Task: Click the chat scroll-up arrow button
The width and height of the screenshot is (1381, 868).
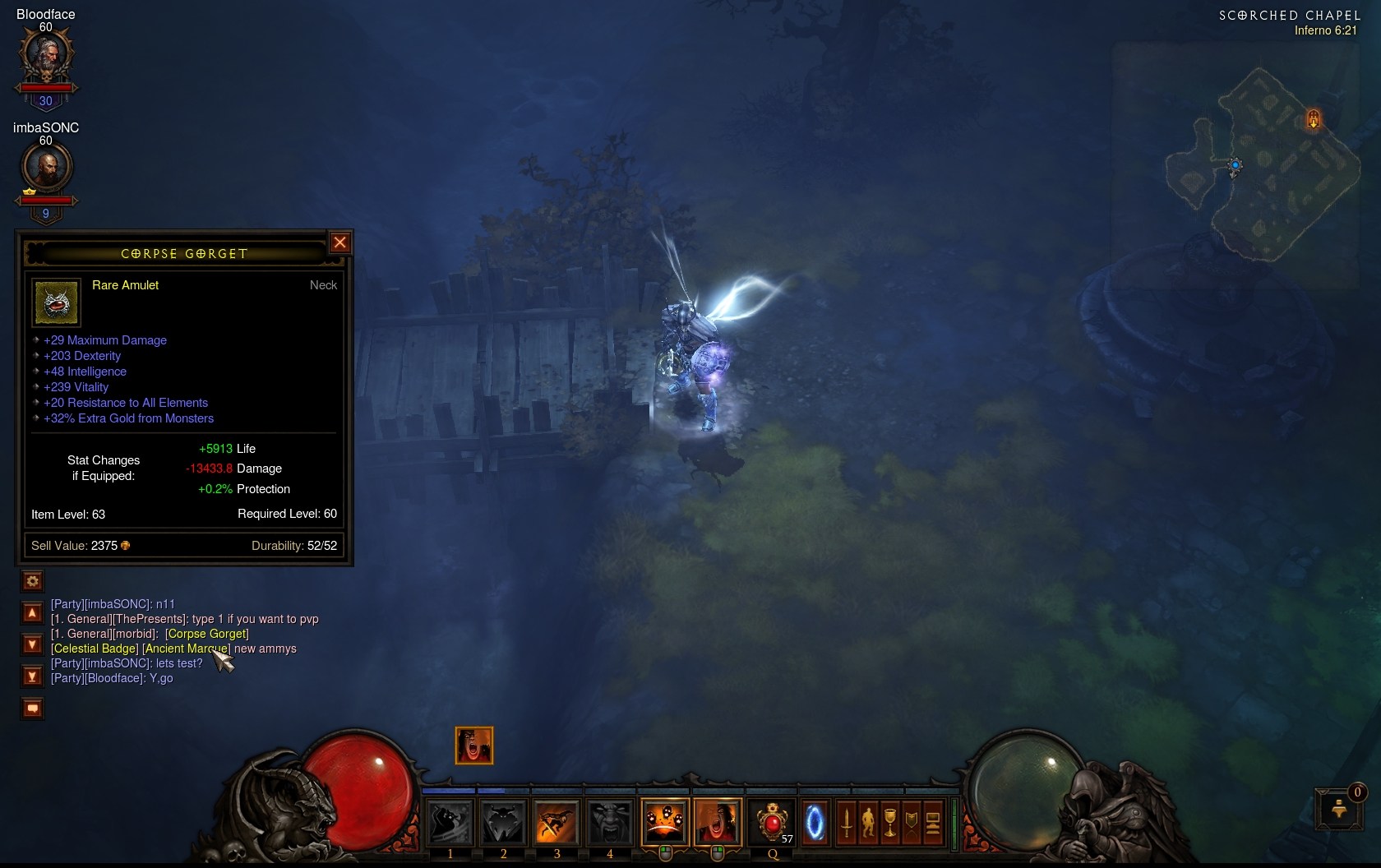Action: (32, 612)
